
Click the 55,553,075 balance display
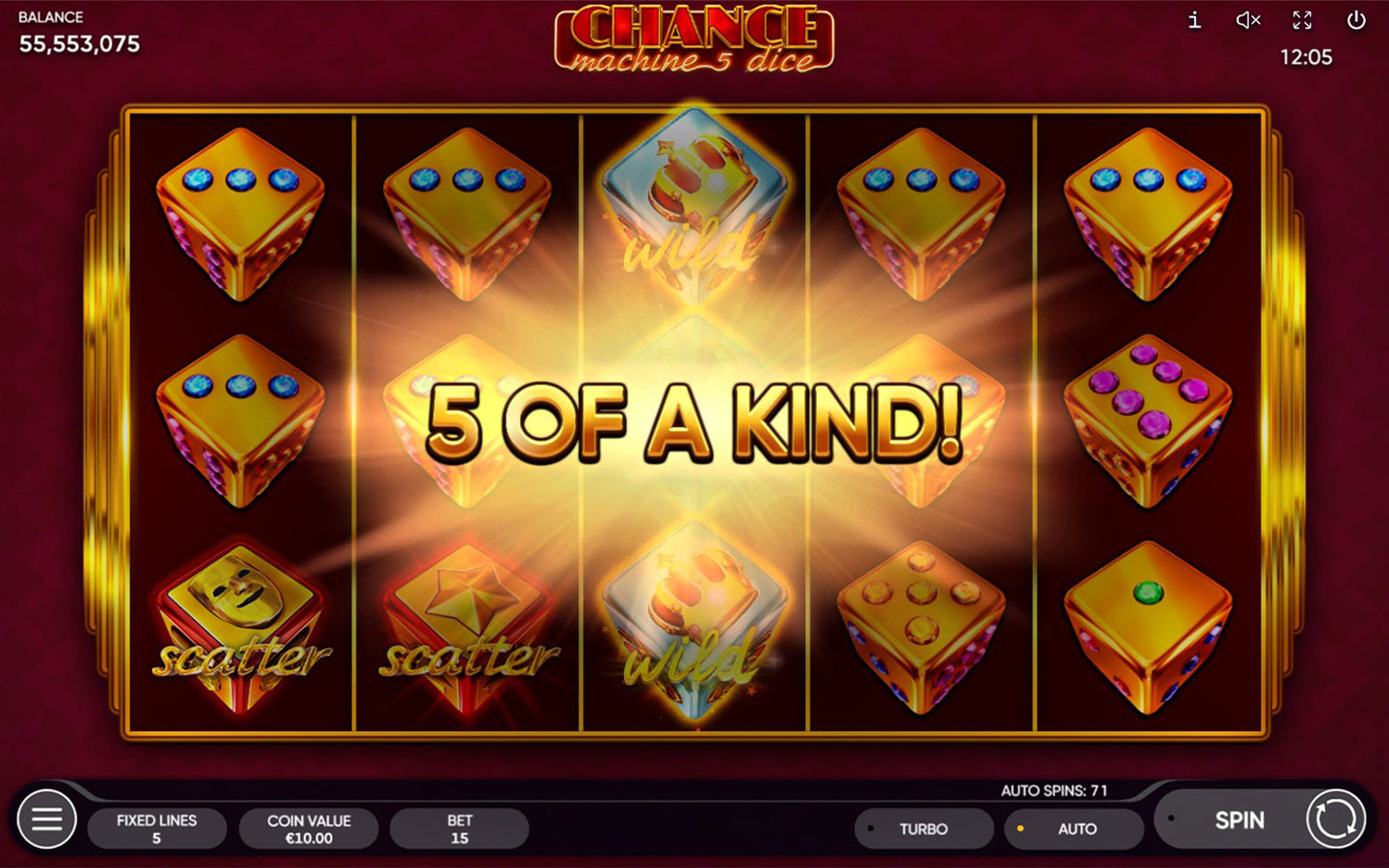click(81, 43)
